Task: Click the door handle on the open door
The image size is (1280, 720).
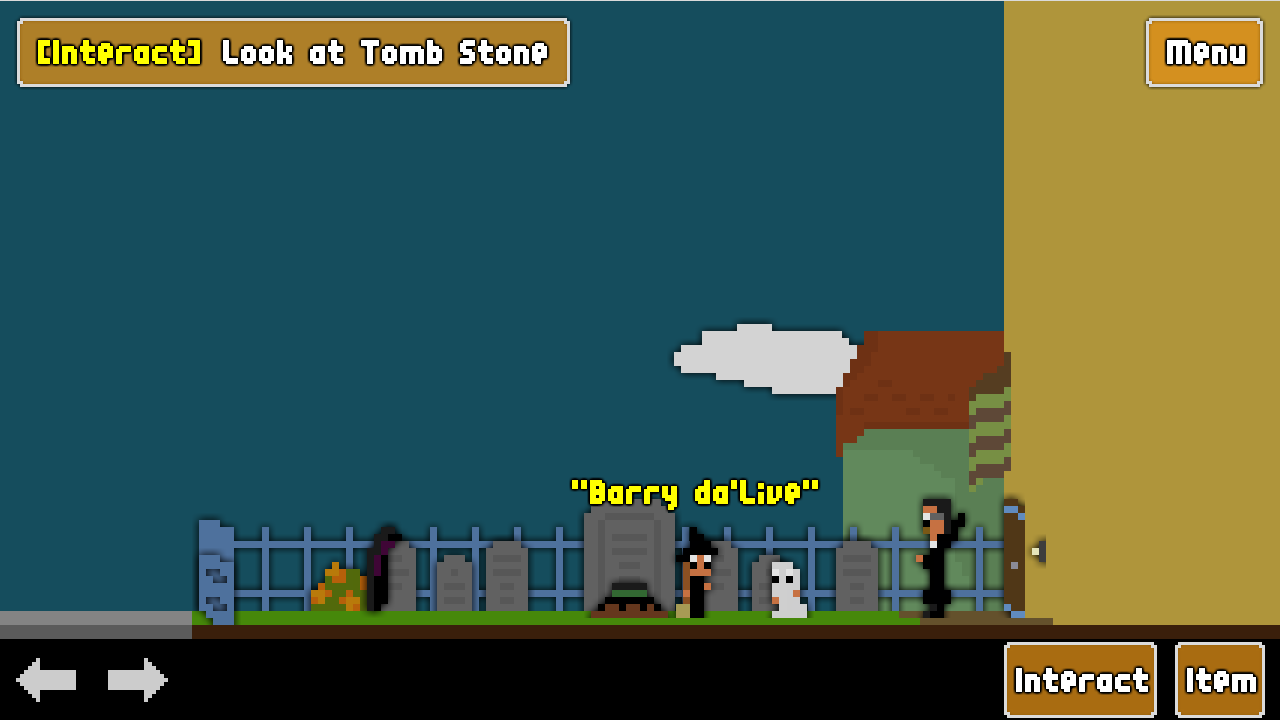Action: coord(1036,550)
